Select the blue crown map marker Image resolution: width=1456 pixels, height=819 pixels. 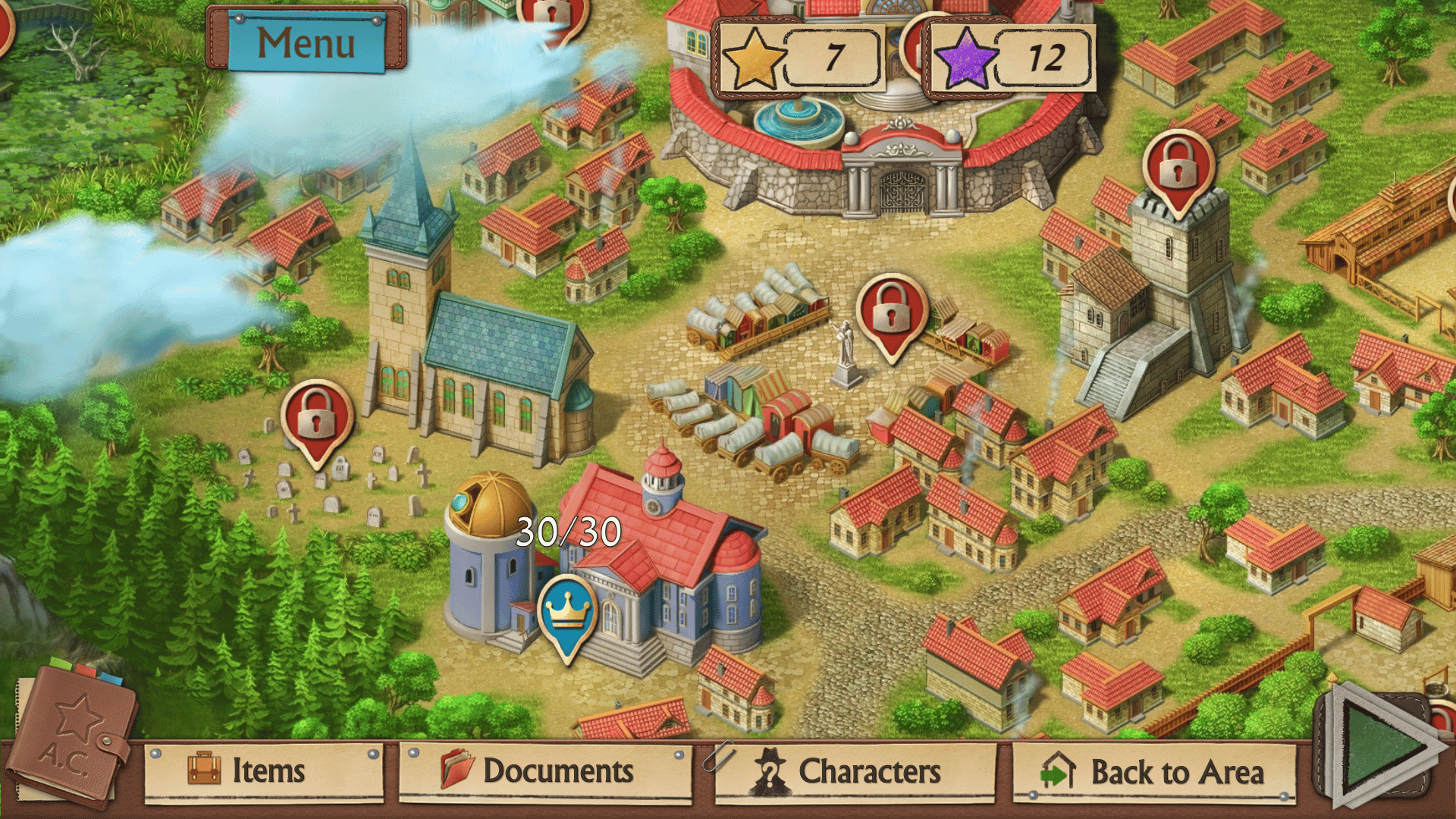tap(568, 612)
